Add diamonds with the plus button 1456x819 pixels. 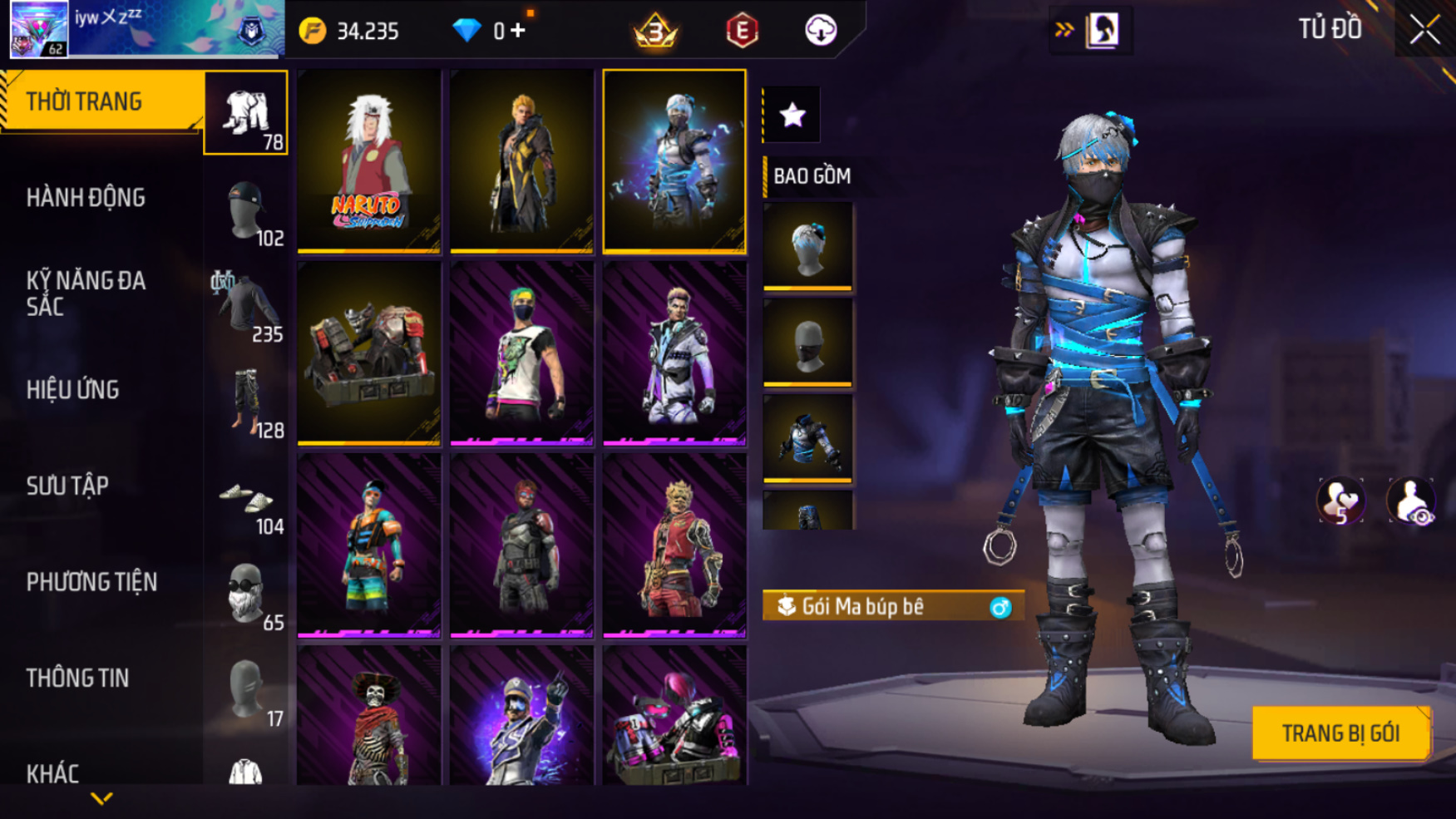[518, 31]
